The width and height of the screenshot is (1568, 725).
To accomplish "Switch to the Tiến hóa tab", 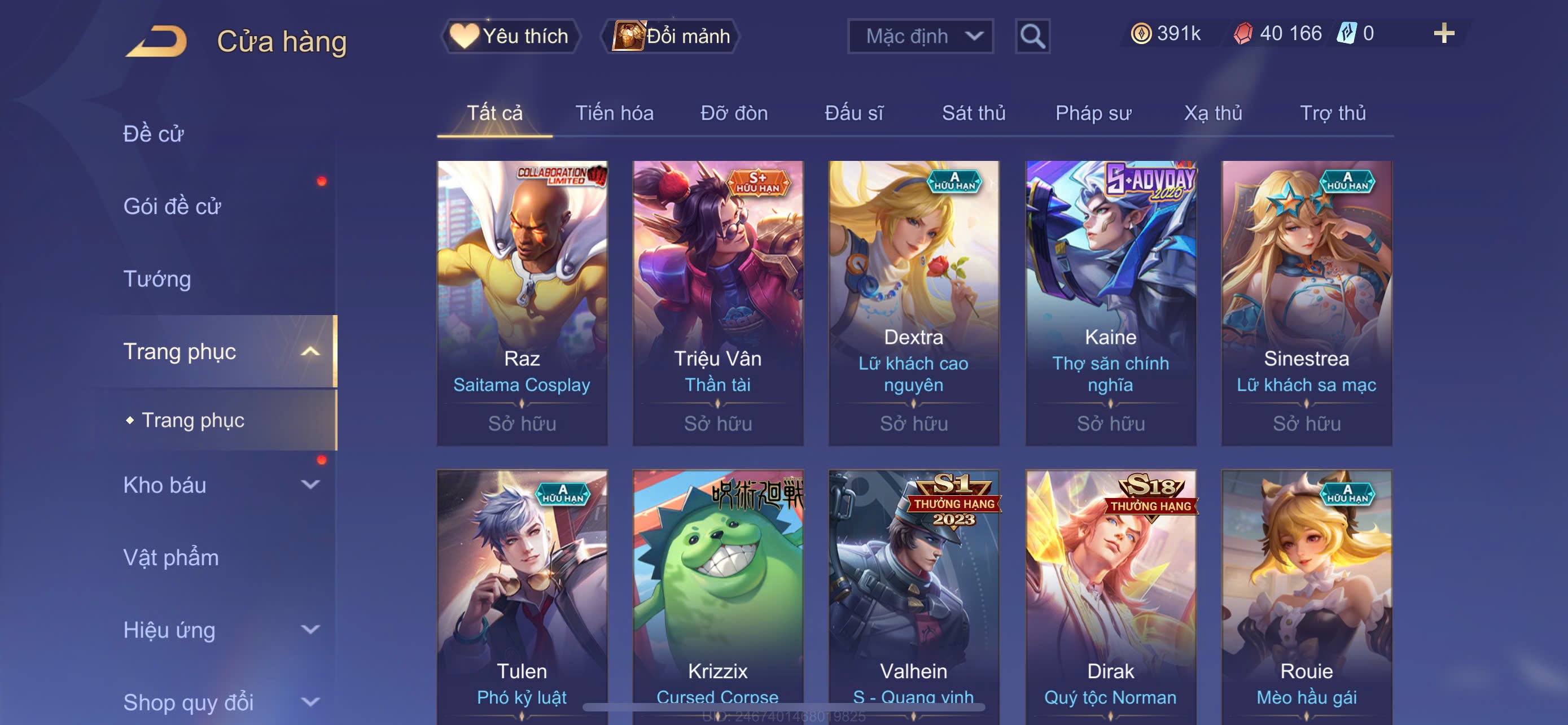I will point(614,113).
